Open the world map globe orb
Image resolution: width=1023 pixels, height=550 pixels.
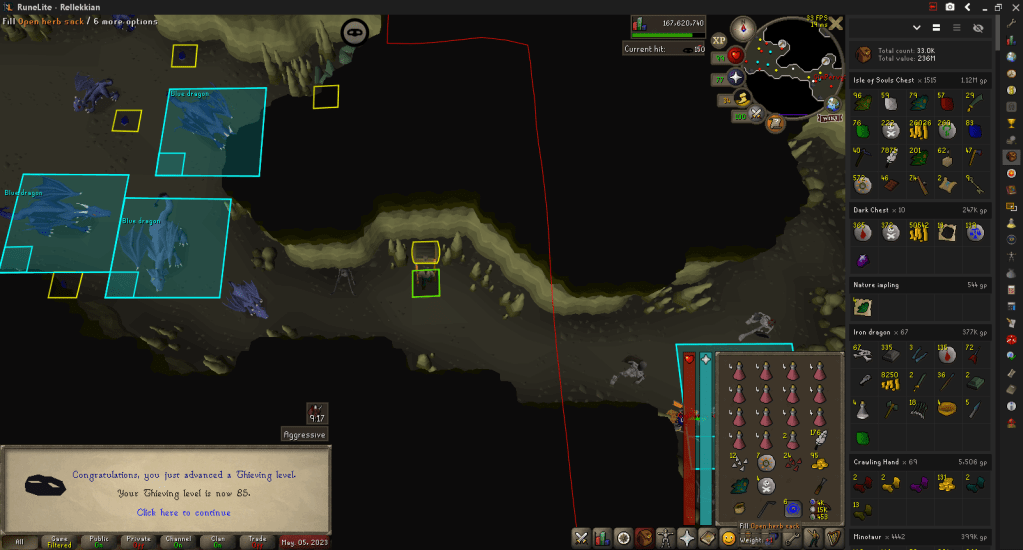[834, 103]
